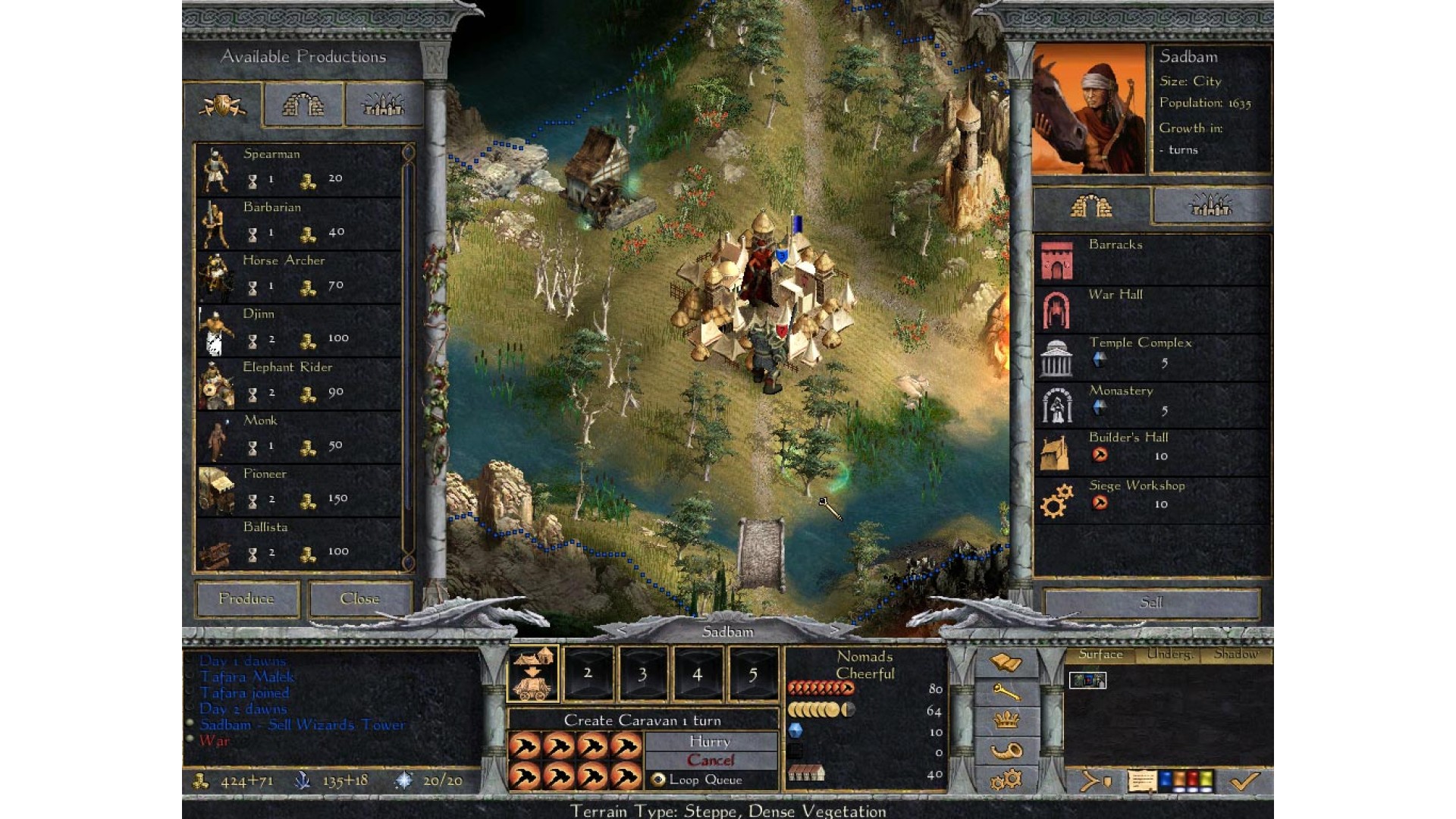Click the Sell button
Viewport: 1456px width, 819px height.
(1151, 603)
